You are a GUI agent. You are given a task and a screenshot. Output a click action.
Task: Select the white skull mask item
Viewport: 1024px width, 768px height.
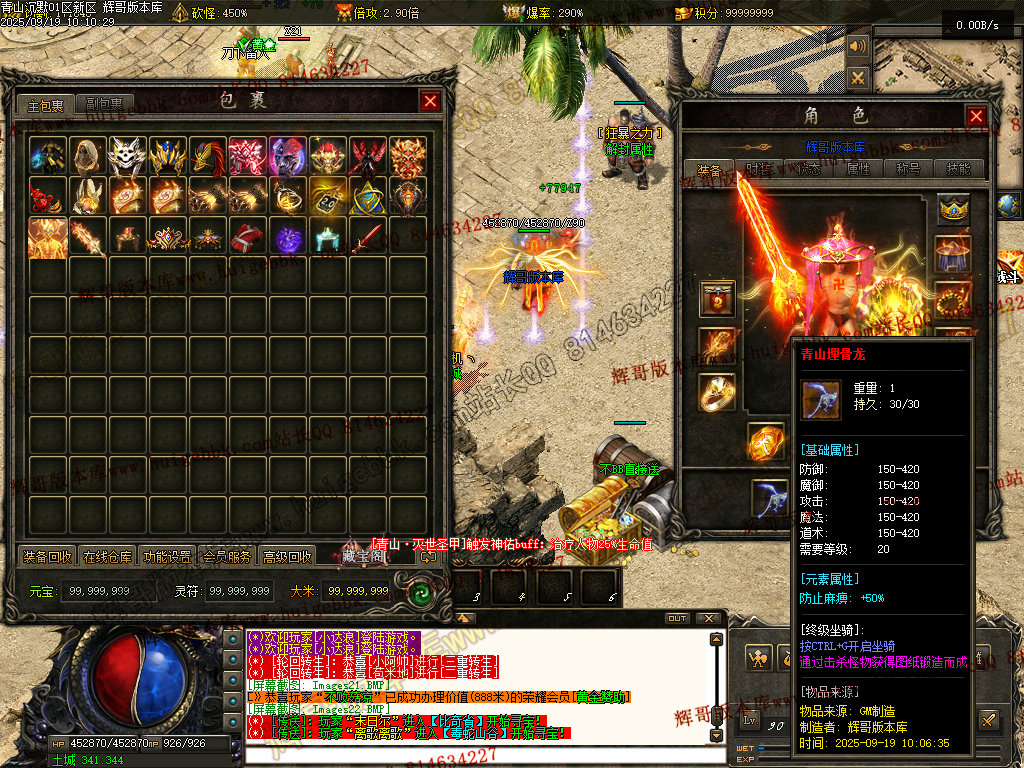pos(128,157)
